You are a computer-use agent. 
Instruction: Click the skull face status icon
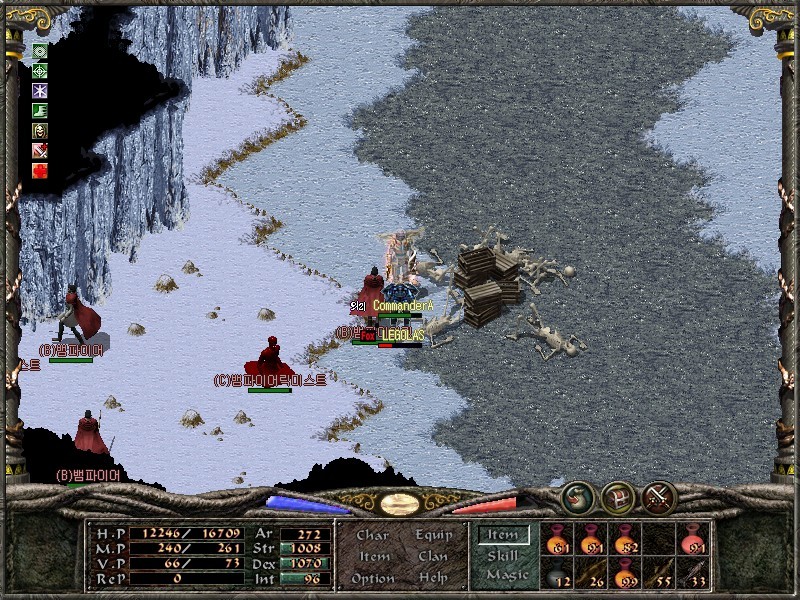coord(41,130)
